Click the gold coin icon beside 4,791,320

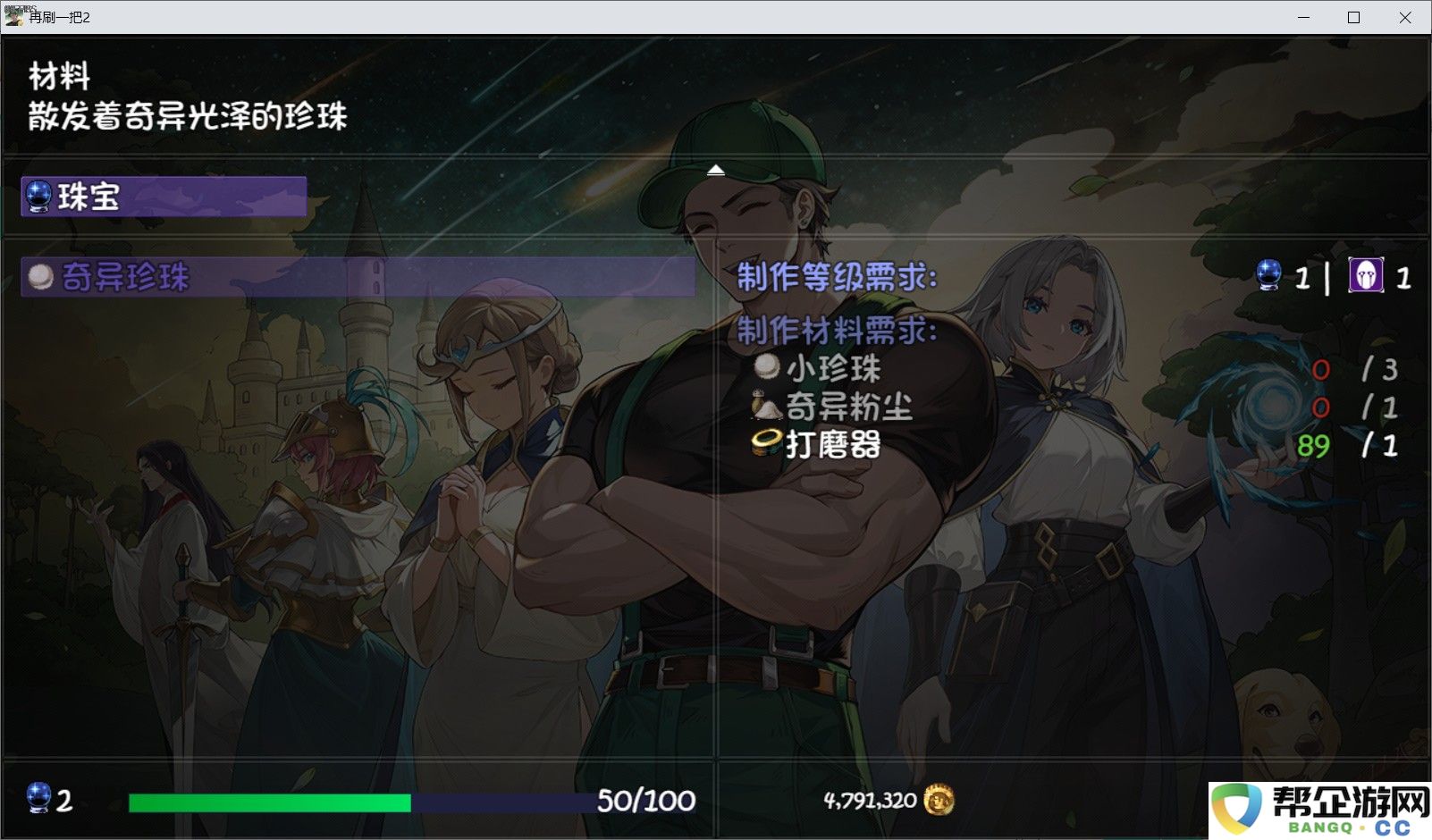click(937, 802)
